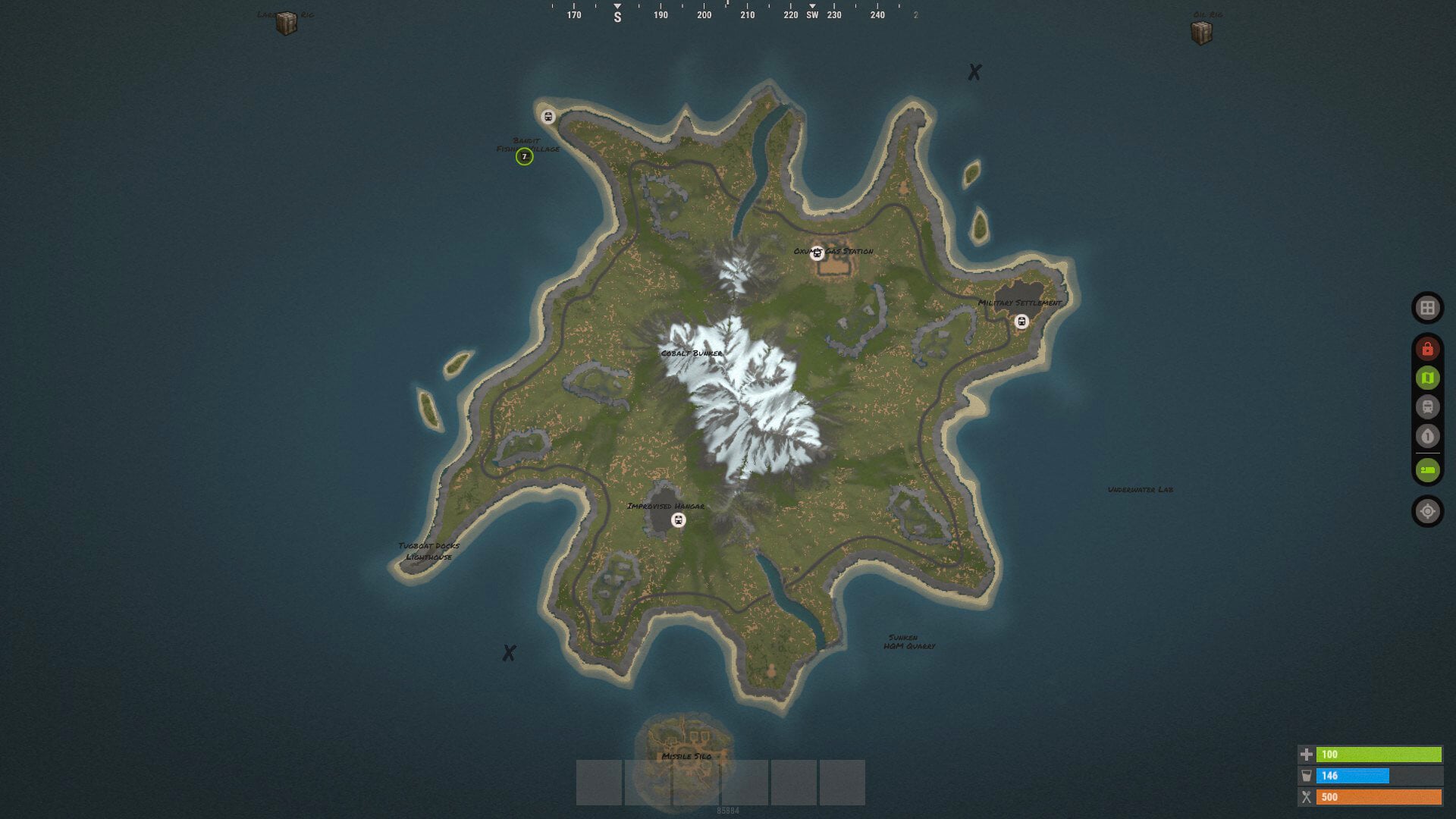This screenshot has width=1456, height=819.
Task: Click the red padlock map button
Action: (1427, 349)
